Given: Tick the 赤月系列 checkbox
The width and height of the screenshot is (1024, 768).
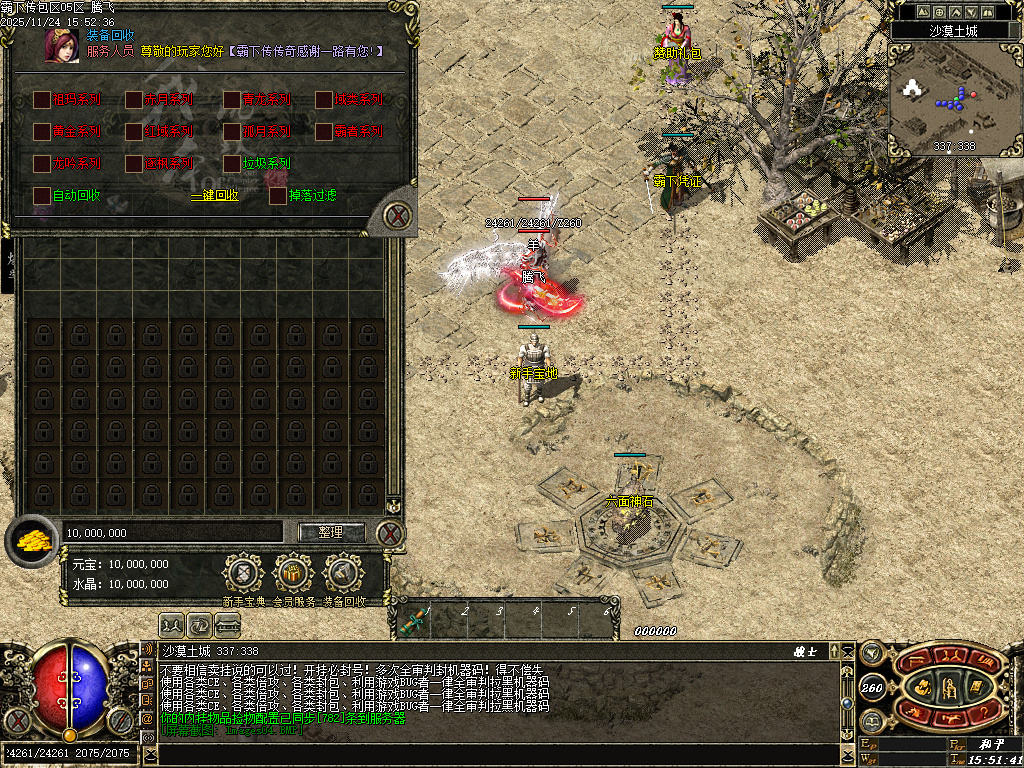Looking at the screenshot, I should pos(134,99).
